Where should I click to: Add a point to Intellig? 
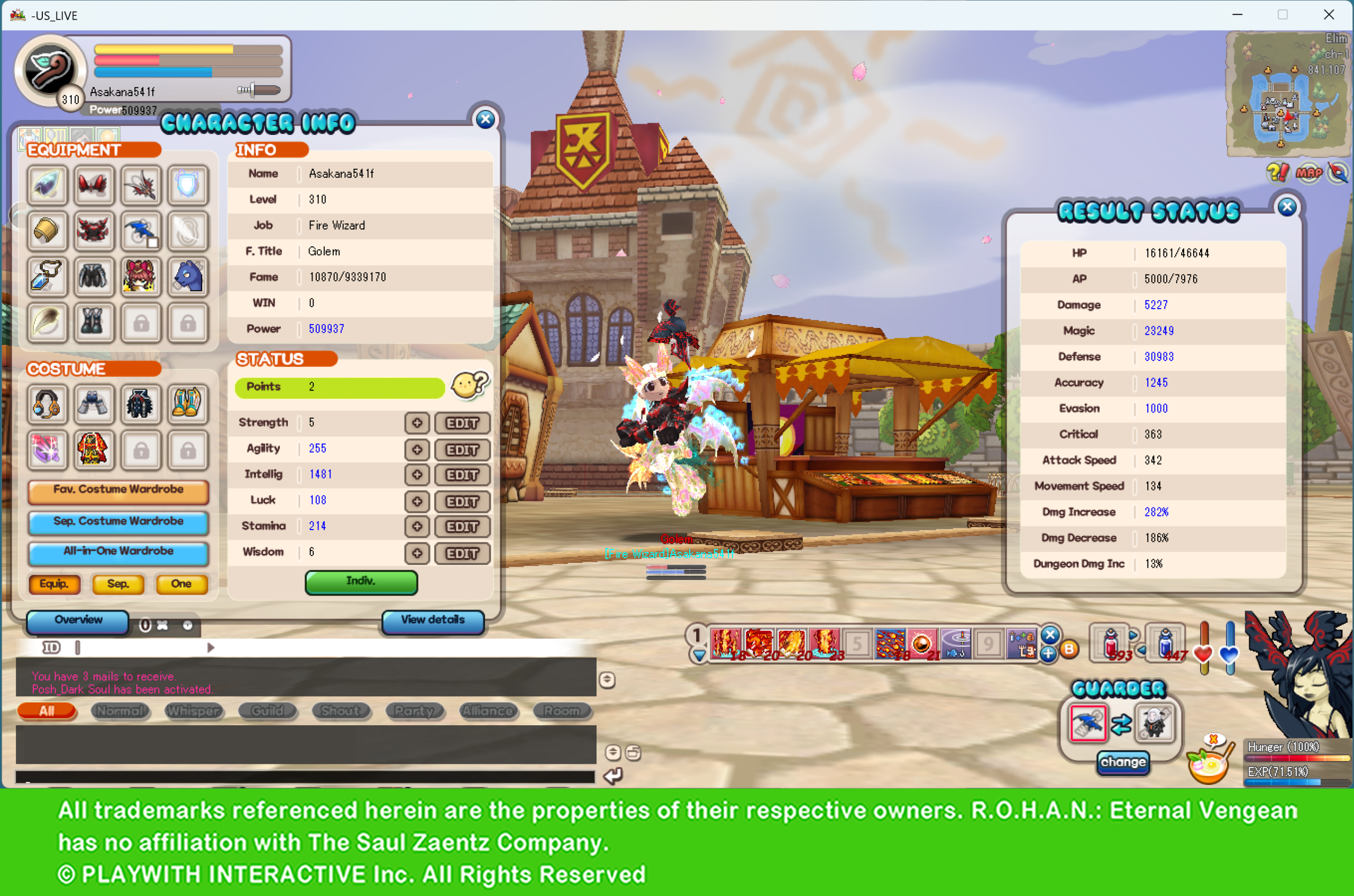417,475
